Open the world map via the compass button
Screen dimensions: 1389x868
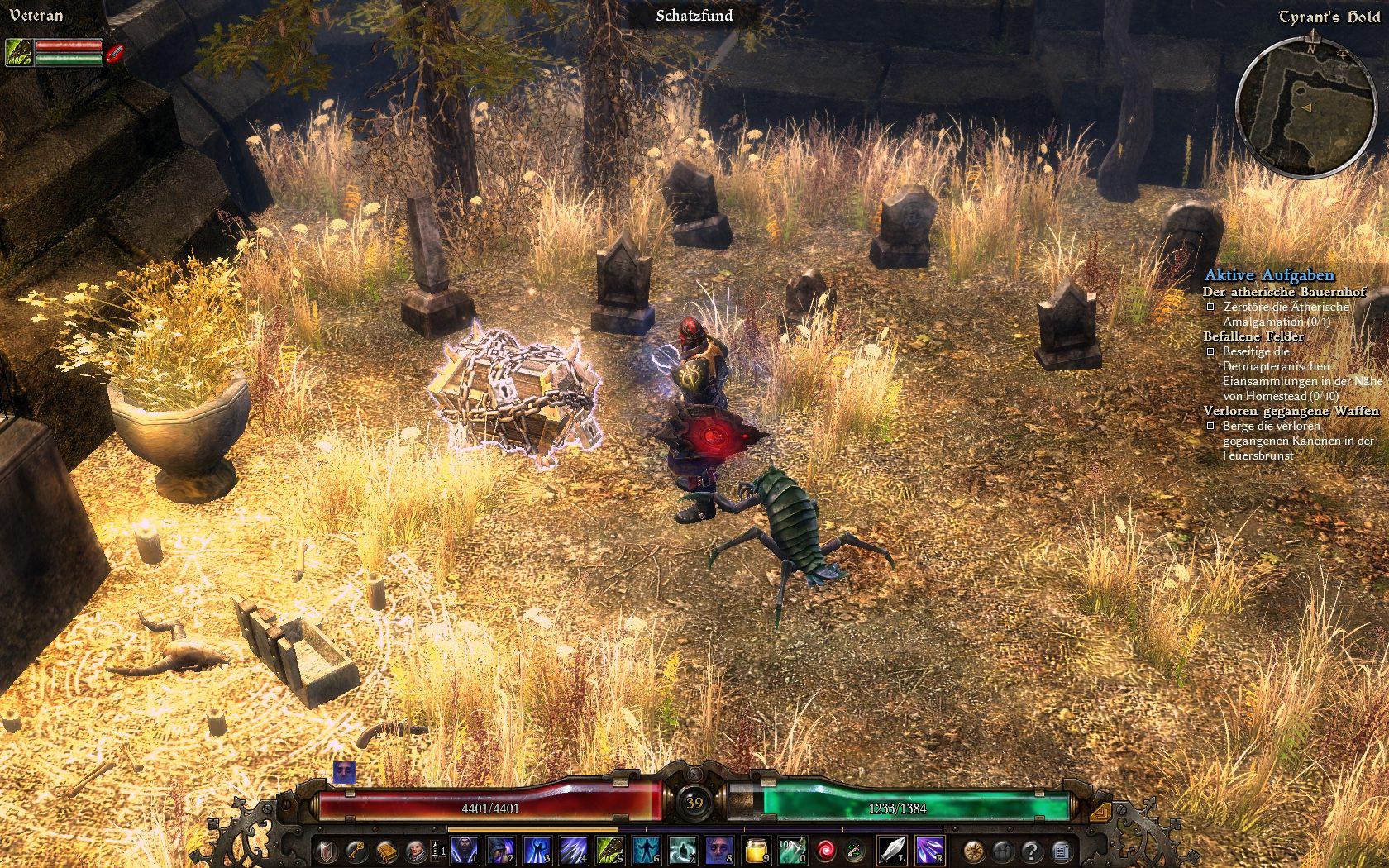(974, 850)
